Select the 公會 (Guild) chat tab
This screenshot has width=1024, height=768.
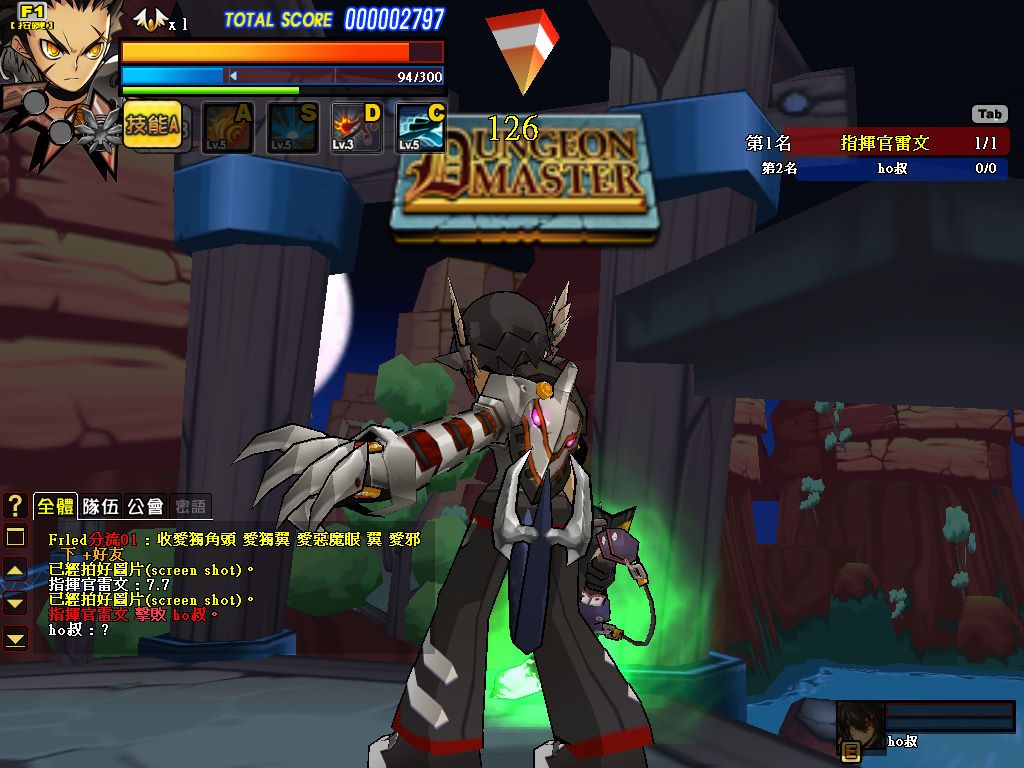(x=146, y=506)
